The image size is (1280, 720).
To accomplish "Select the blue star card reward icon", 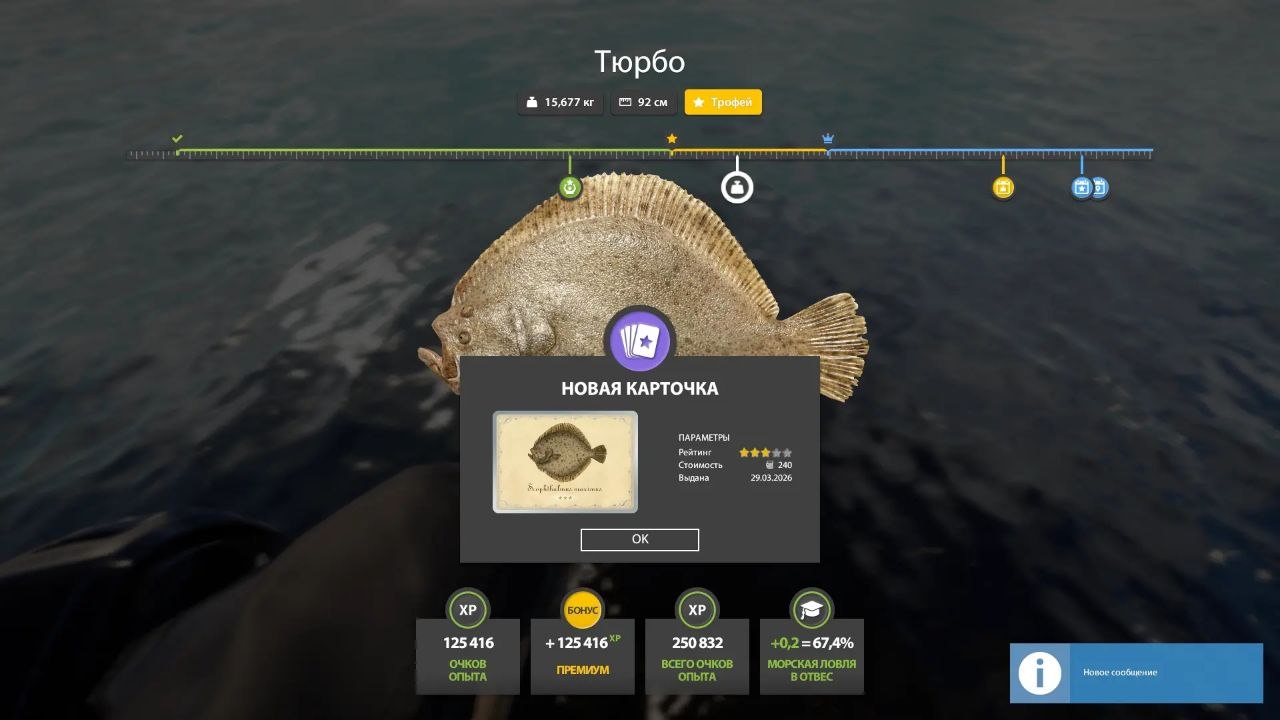I will [1081, 186].
